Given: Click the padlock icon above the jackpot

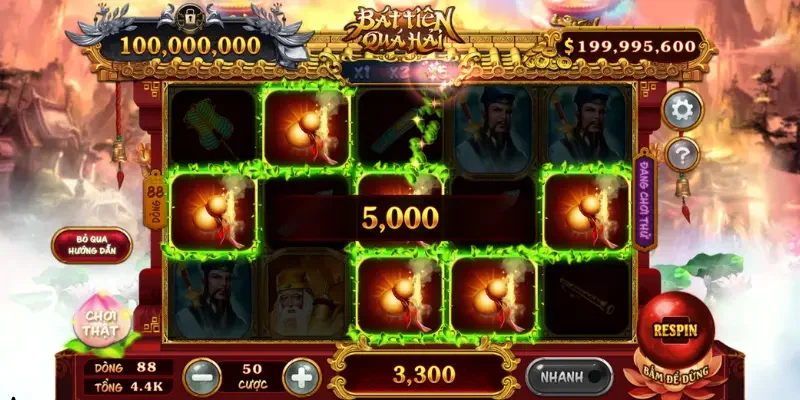Looking at the screenshot, I should (190, 16).
